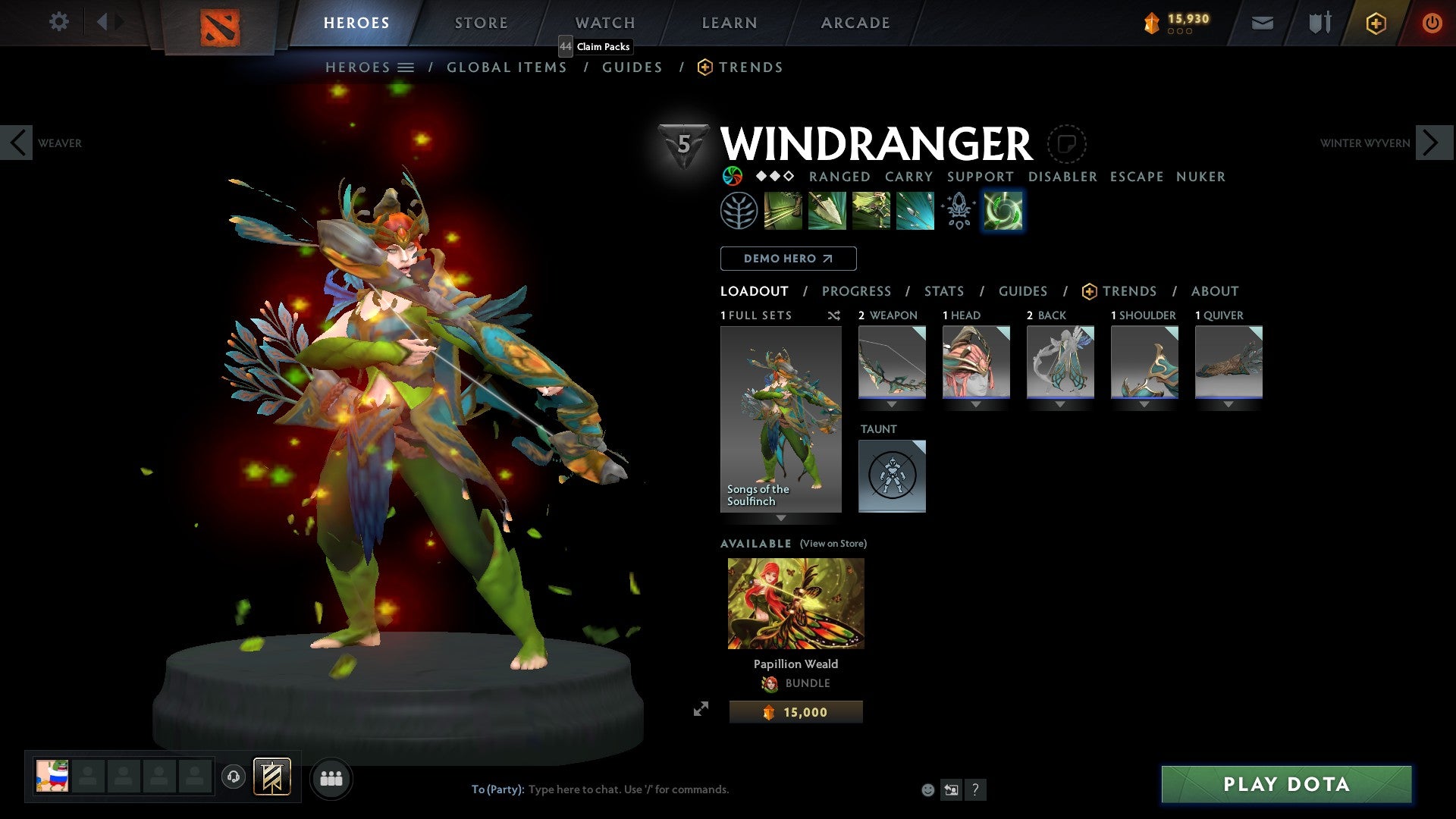The image size is (1456, 819).
Task: Select the Songs of the Soulfinch full set
Action: tap(780, 419)
